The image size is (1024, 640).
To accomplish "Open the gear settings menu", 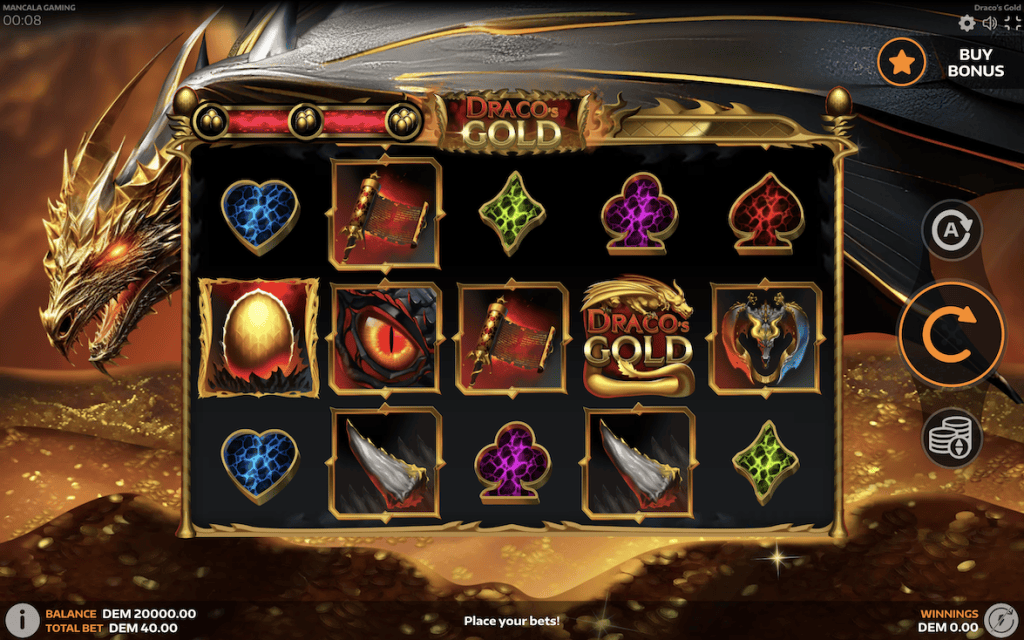I will click(966, 23).
